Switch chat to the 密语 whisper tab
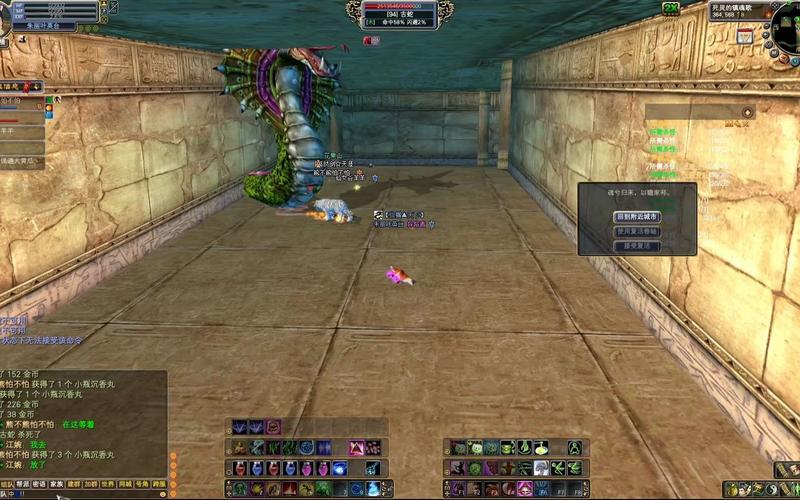Viewport: 800px width, 500px height. click(x=39, y=483)
